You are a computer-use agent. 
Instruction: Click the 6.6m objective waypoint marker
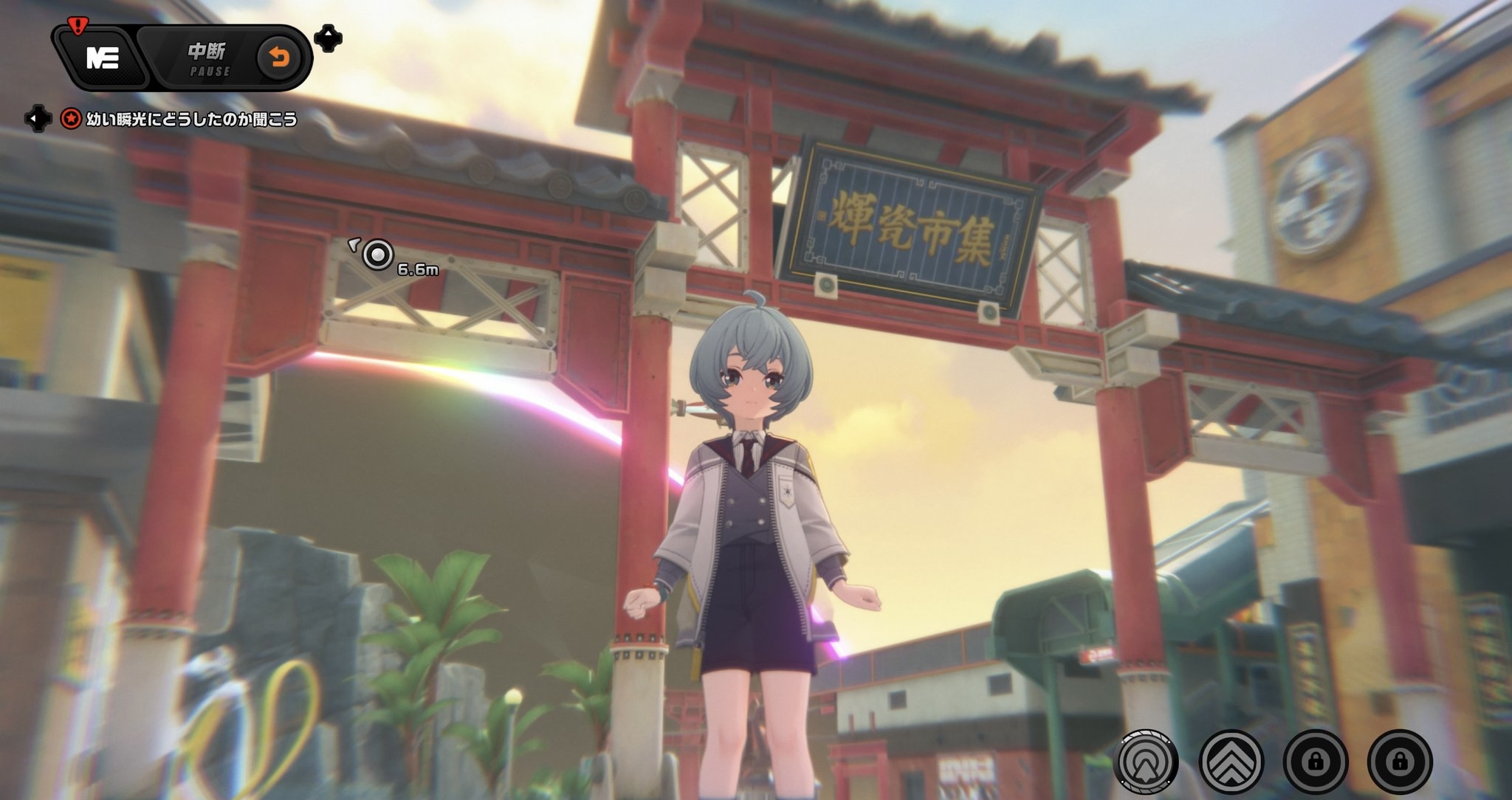378,255
